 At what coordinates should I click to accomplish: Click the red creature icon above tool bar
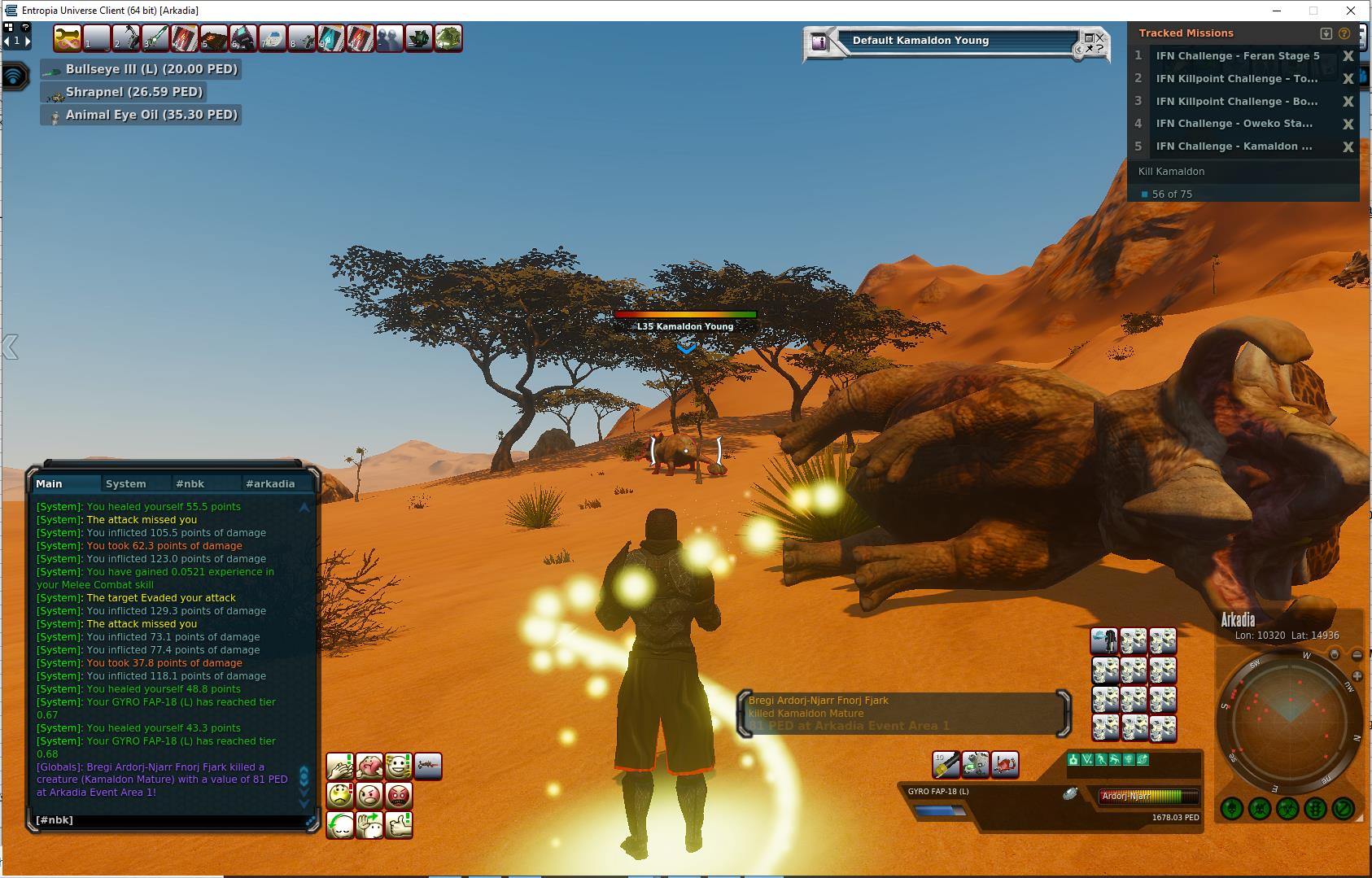point(1005,764)
